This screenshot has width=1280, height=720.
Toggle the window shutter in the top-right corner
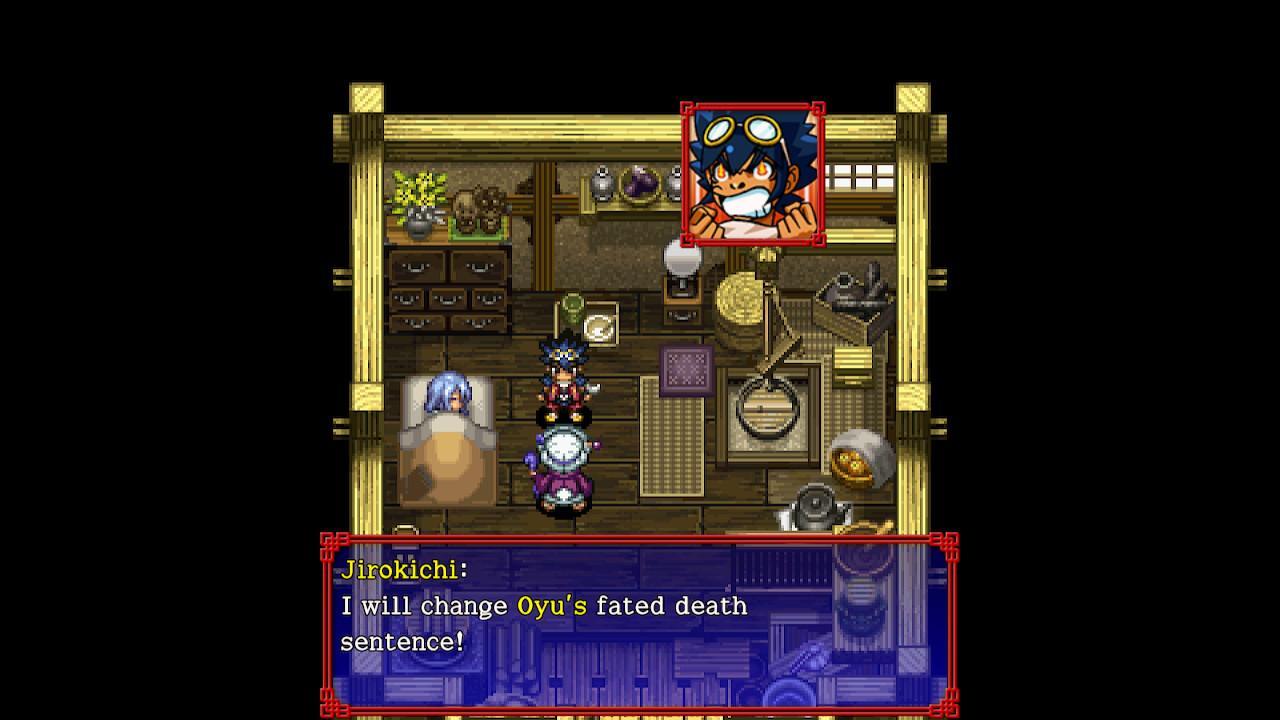coord(862,175)
